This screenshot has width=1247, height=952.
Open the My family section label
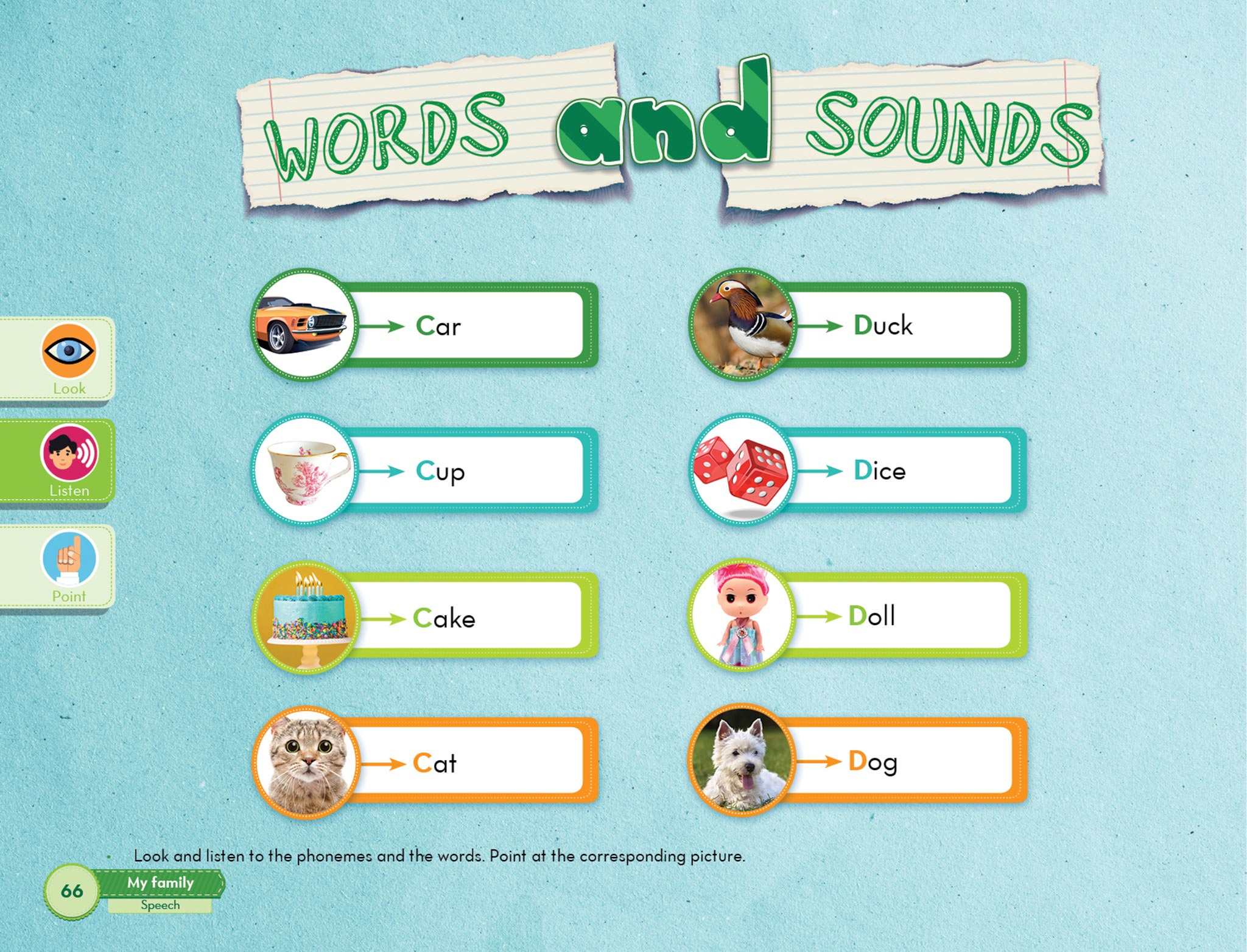click(x=160, y=883)
